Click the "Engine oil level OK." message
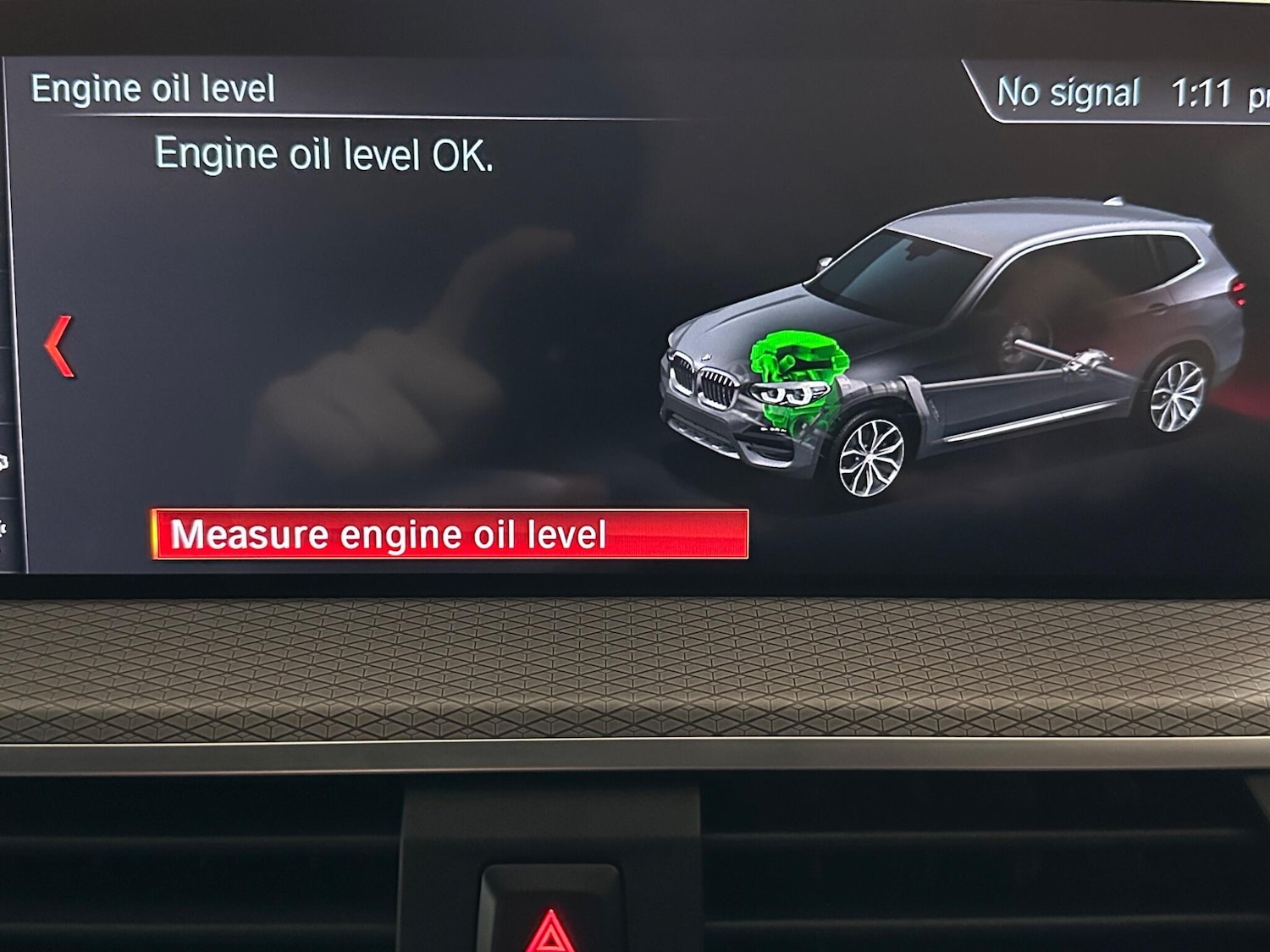The image size is (1270, 952). [326, 154]
